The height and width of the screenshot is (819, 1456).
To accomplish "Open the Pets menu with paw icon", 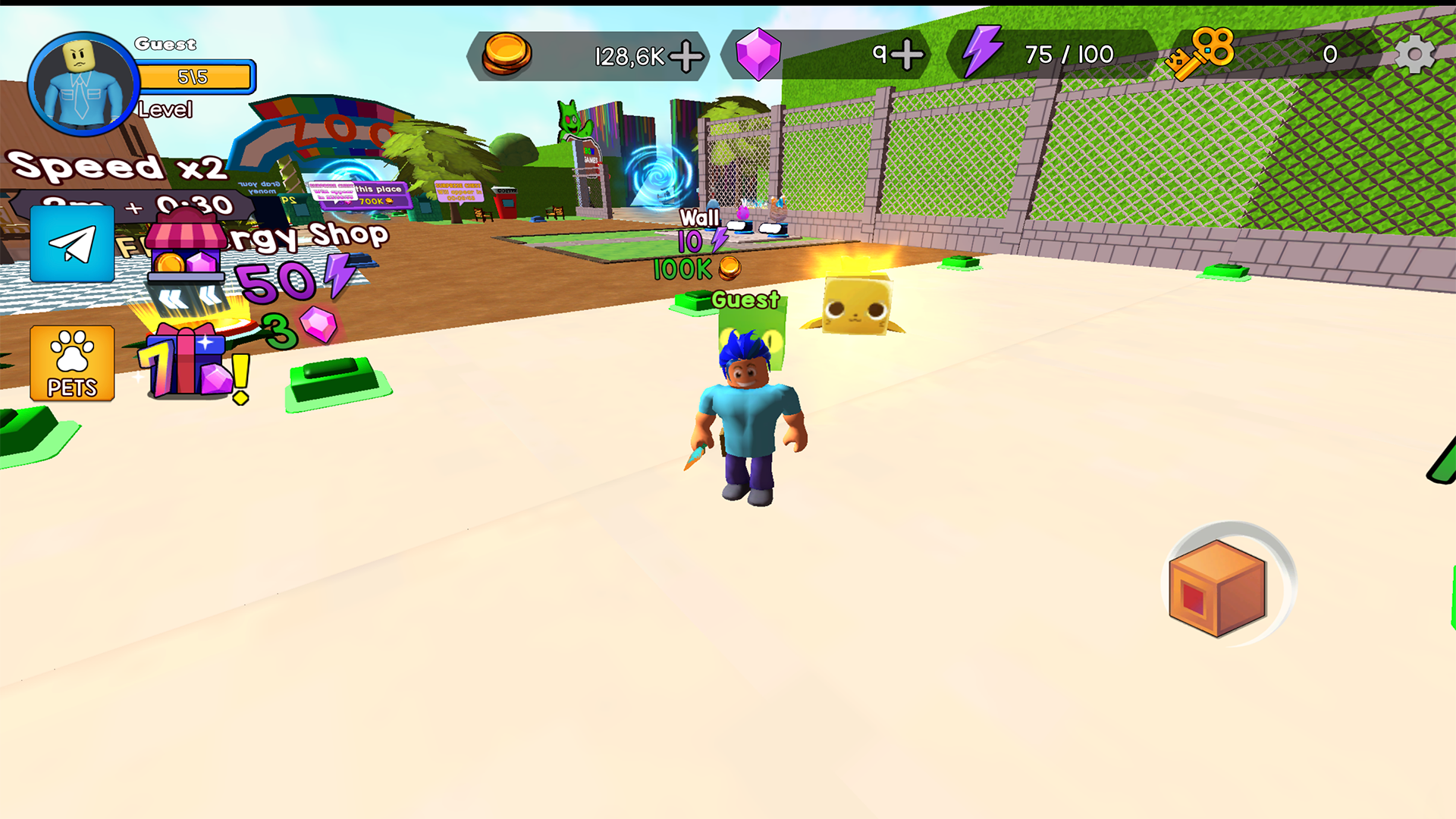I will click(x=72, y=365).
